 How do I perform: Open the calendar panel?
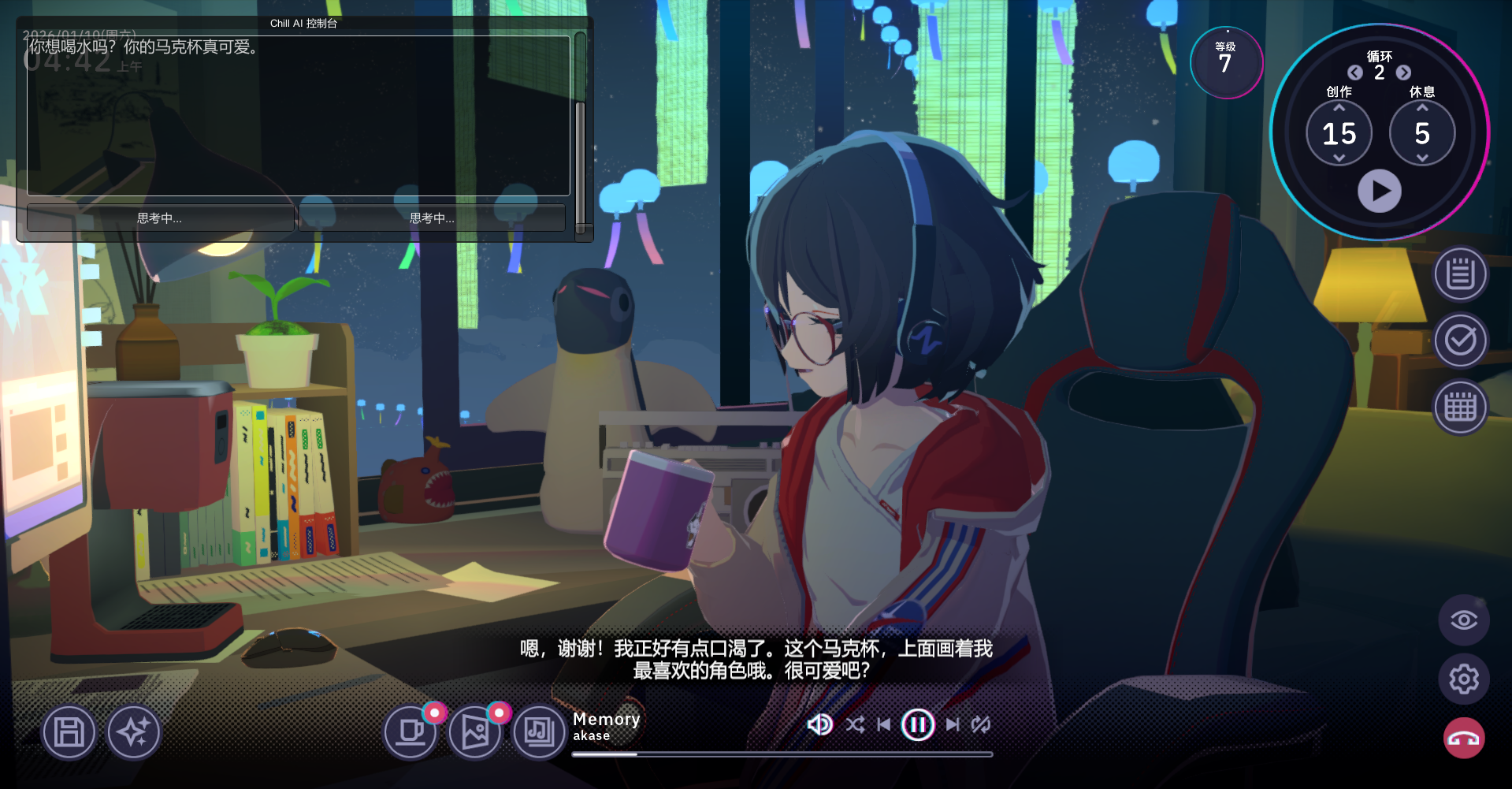tap(1462, 407)
